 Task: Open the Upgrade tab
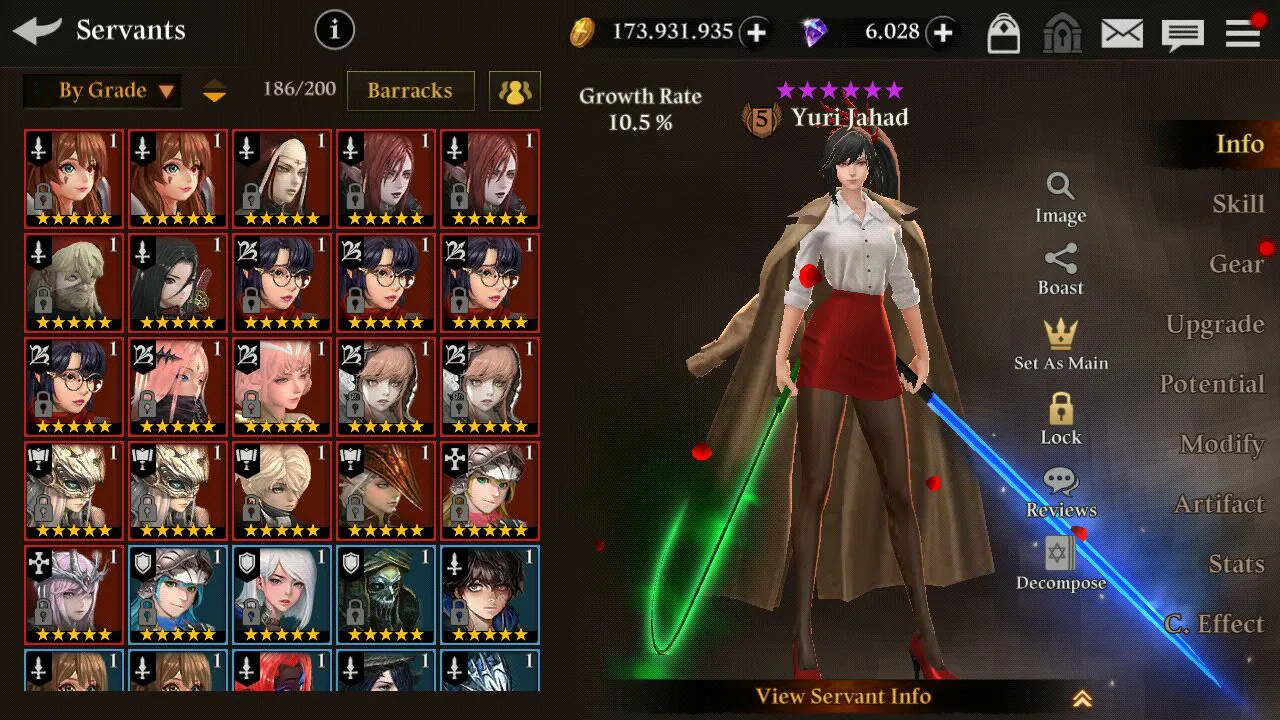click(1215, 324)
